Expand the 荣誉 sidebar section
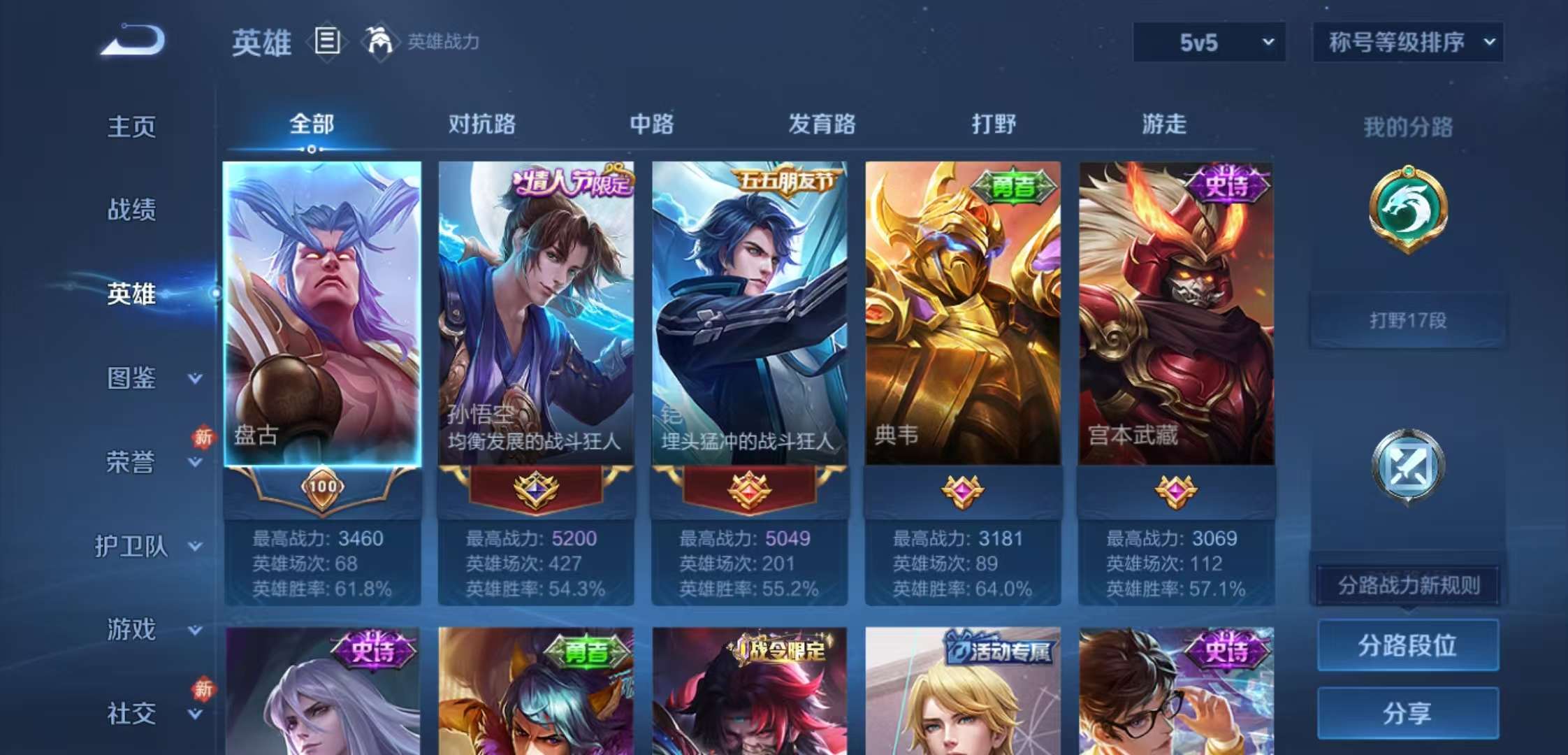Screen dimensions: 1568x755 [137, 461]
